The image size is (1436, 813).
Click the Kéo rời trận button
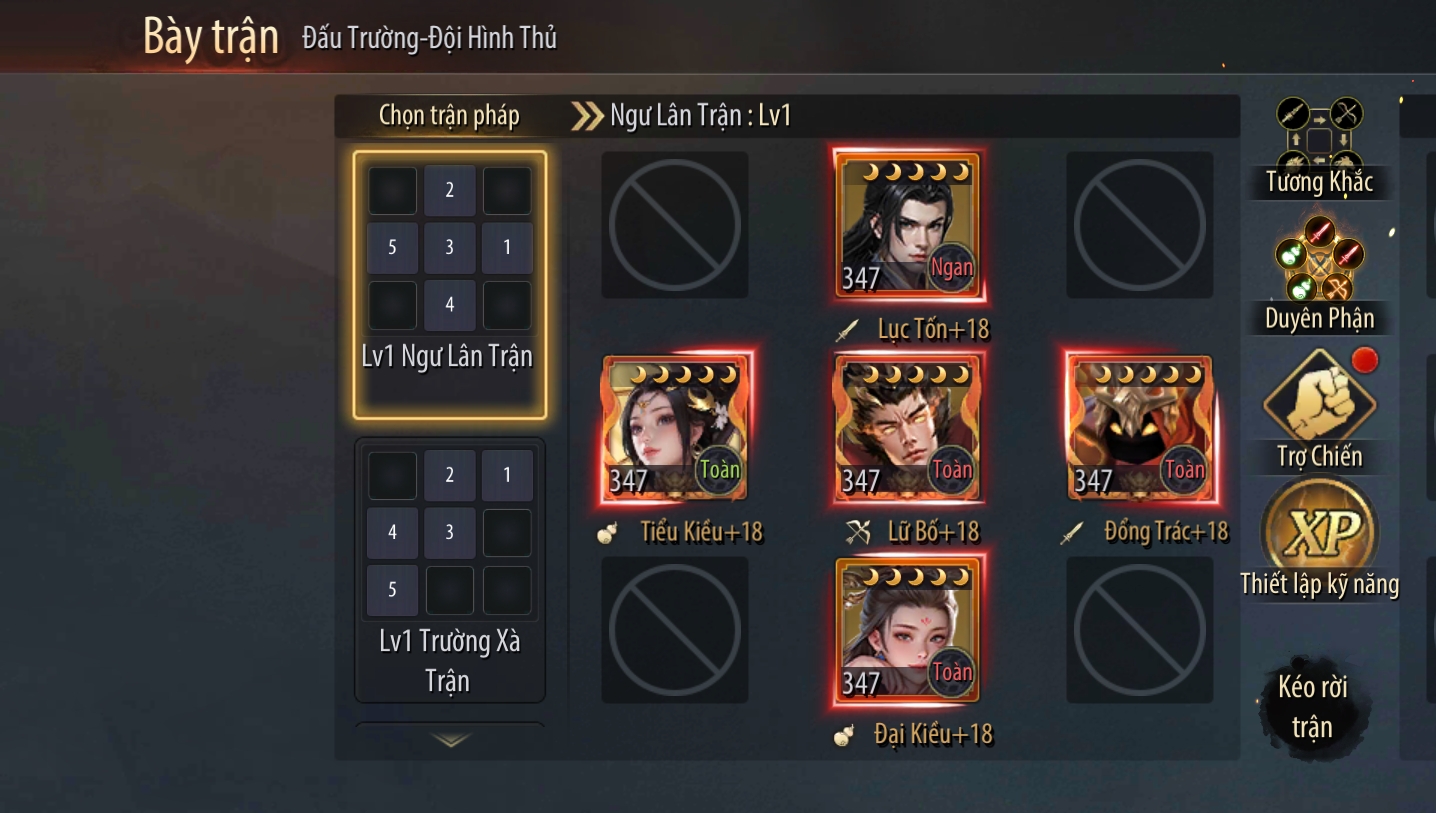pyautogui.click(x=1311, y=706)
